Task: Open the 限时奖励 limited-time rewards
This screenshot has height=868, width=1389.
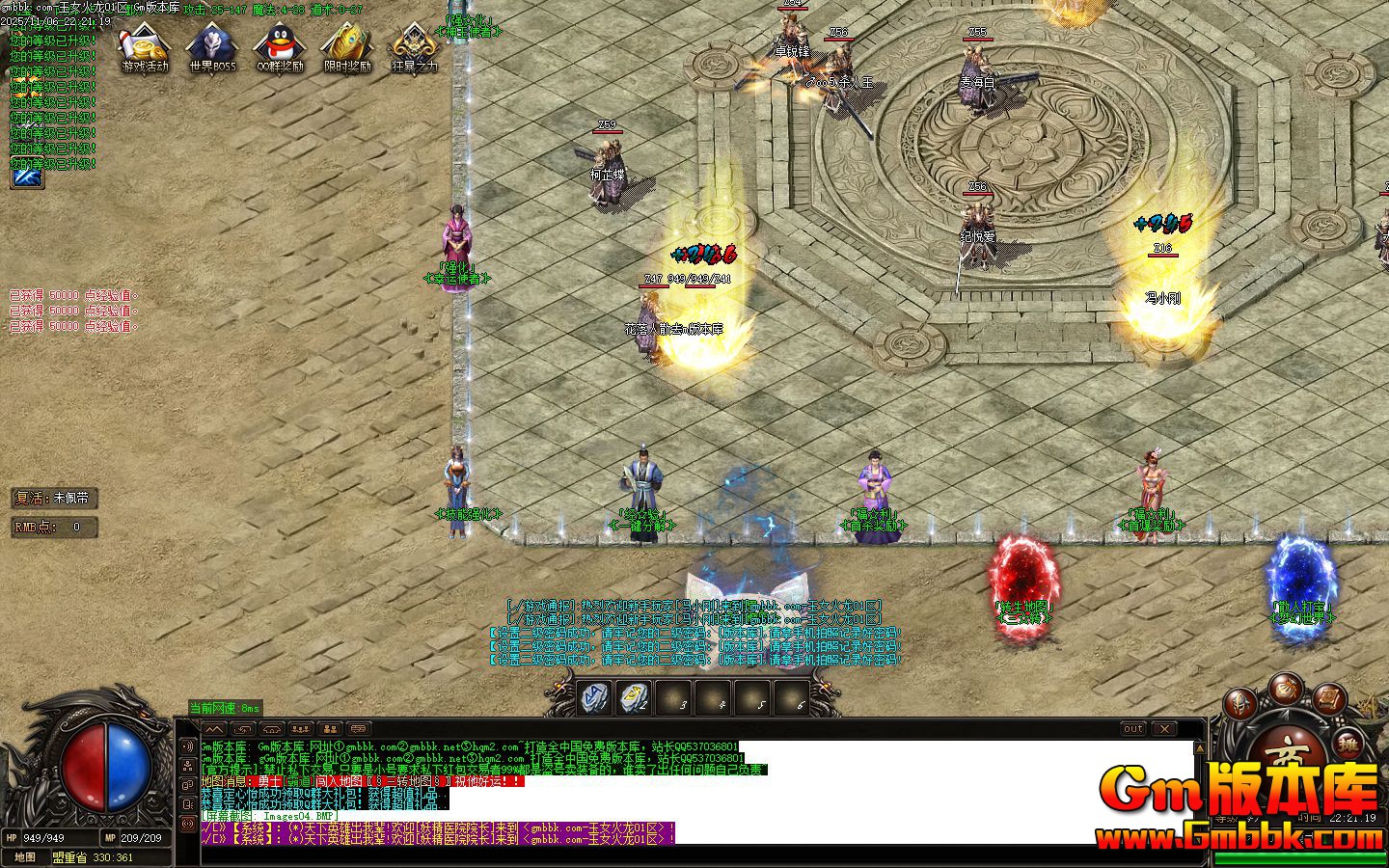Action: pyautogui.click(x=345, y=46)
